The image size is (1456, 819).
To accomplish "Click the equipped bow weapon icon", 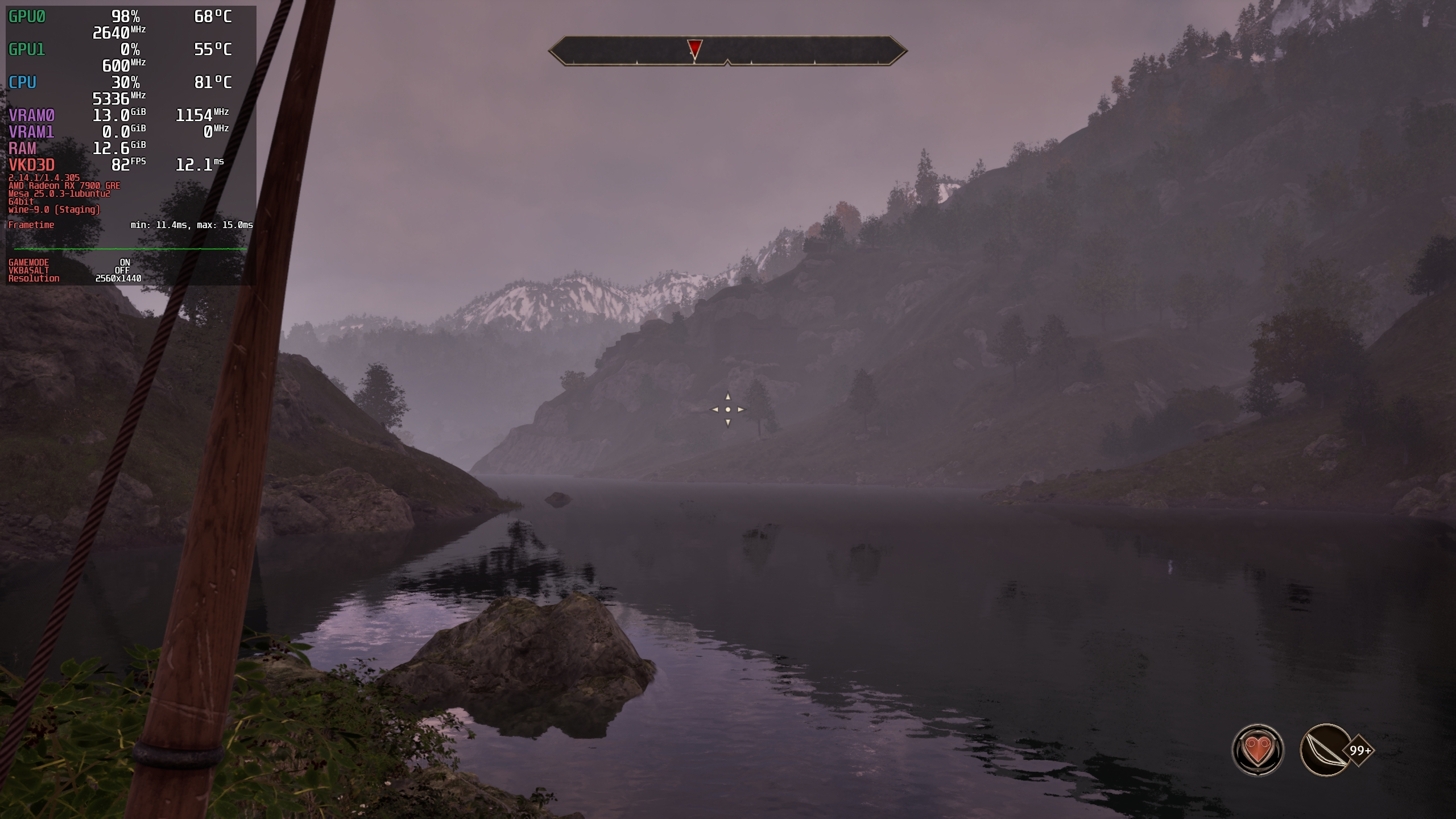I will click(x=1326, y=750).
